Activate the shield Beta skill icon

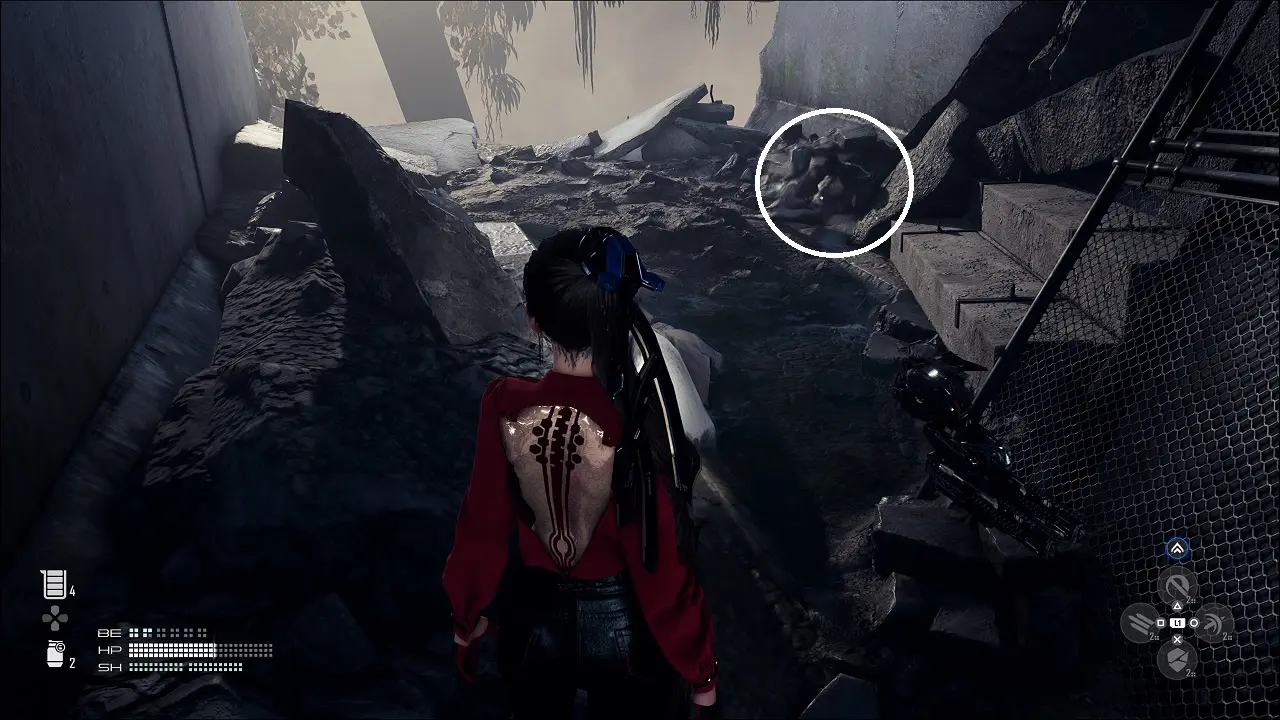[x=1177, y=660]
